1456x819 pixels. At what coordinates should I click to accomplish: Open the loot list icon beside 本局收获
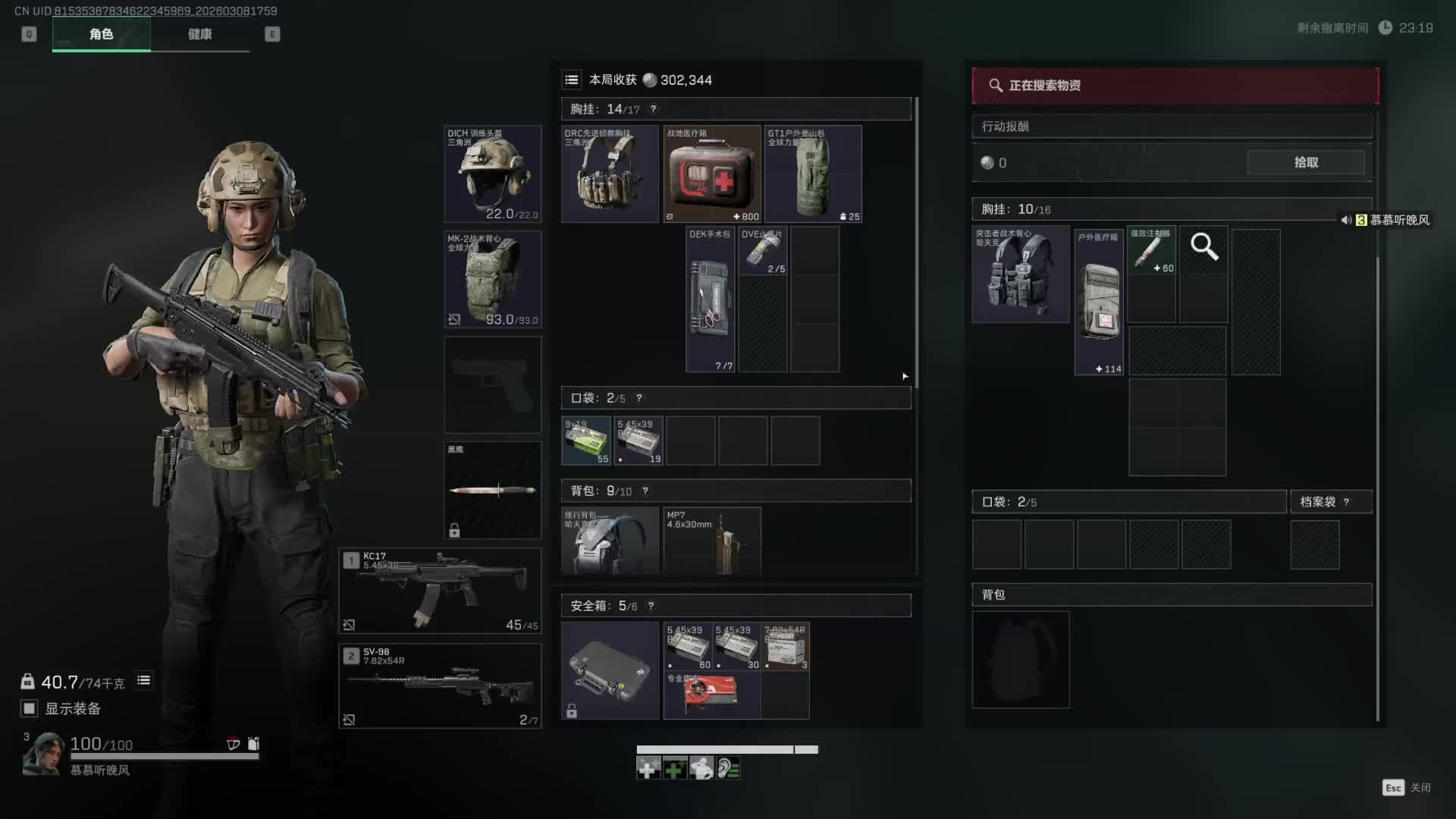tap(572, 80)
